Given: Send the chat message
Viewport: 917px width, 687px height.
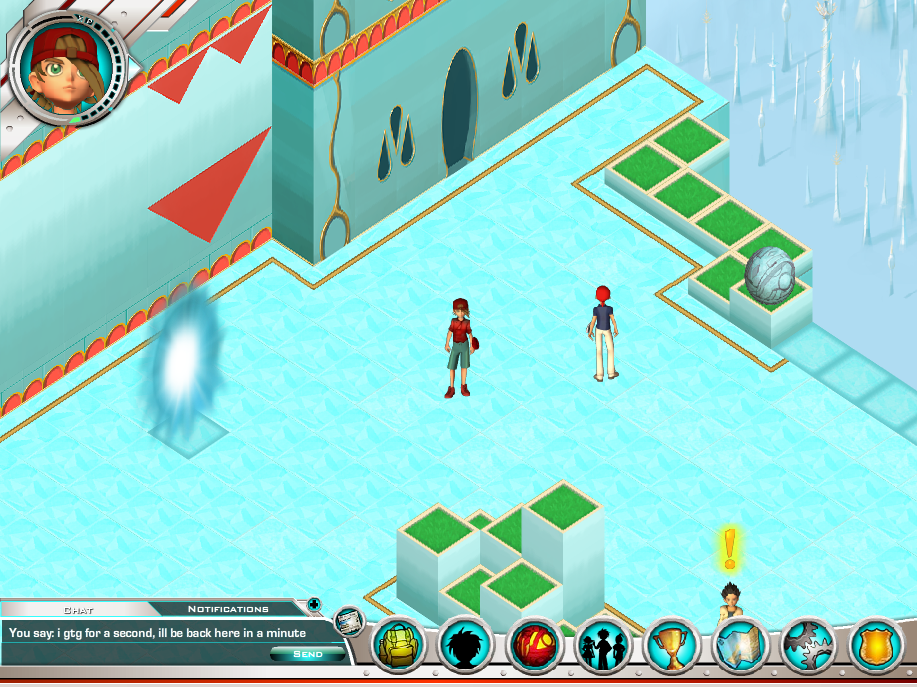Looking at the screenshot, I should (x=307, y=654).
